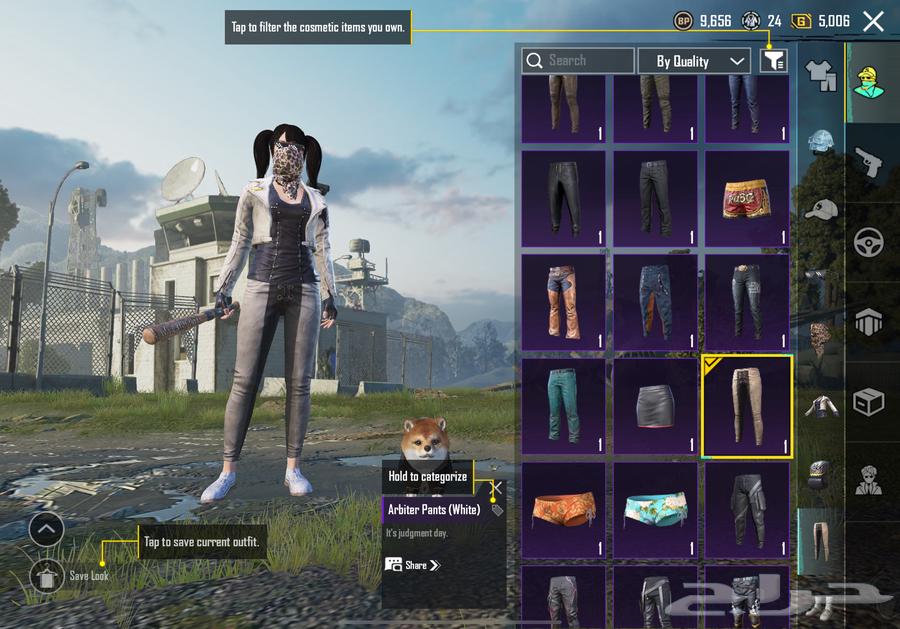Show the helmet cosmetics category
Screen dimensions: 900x629
[x=821, y=141]
